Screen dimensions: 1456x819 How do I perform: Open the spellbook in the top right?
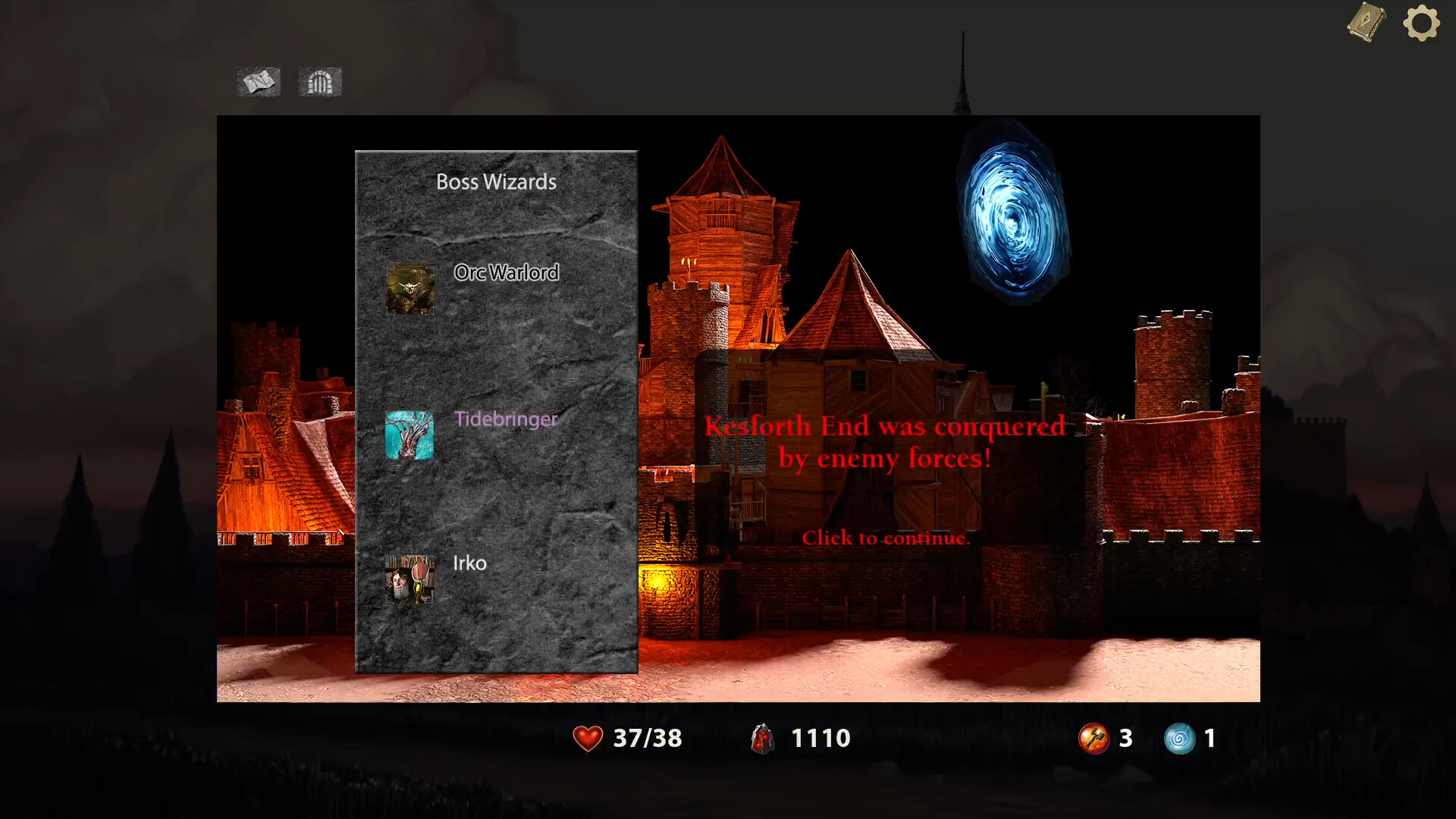click(x=1365, y=23)
